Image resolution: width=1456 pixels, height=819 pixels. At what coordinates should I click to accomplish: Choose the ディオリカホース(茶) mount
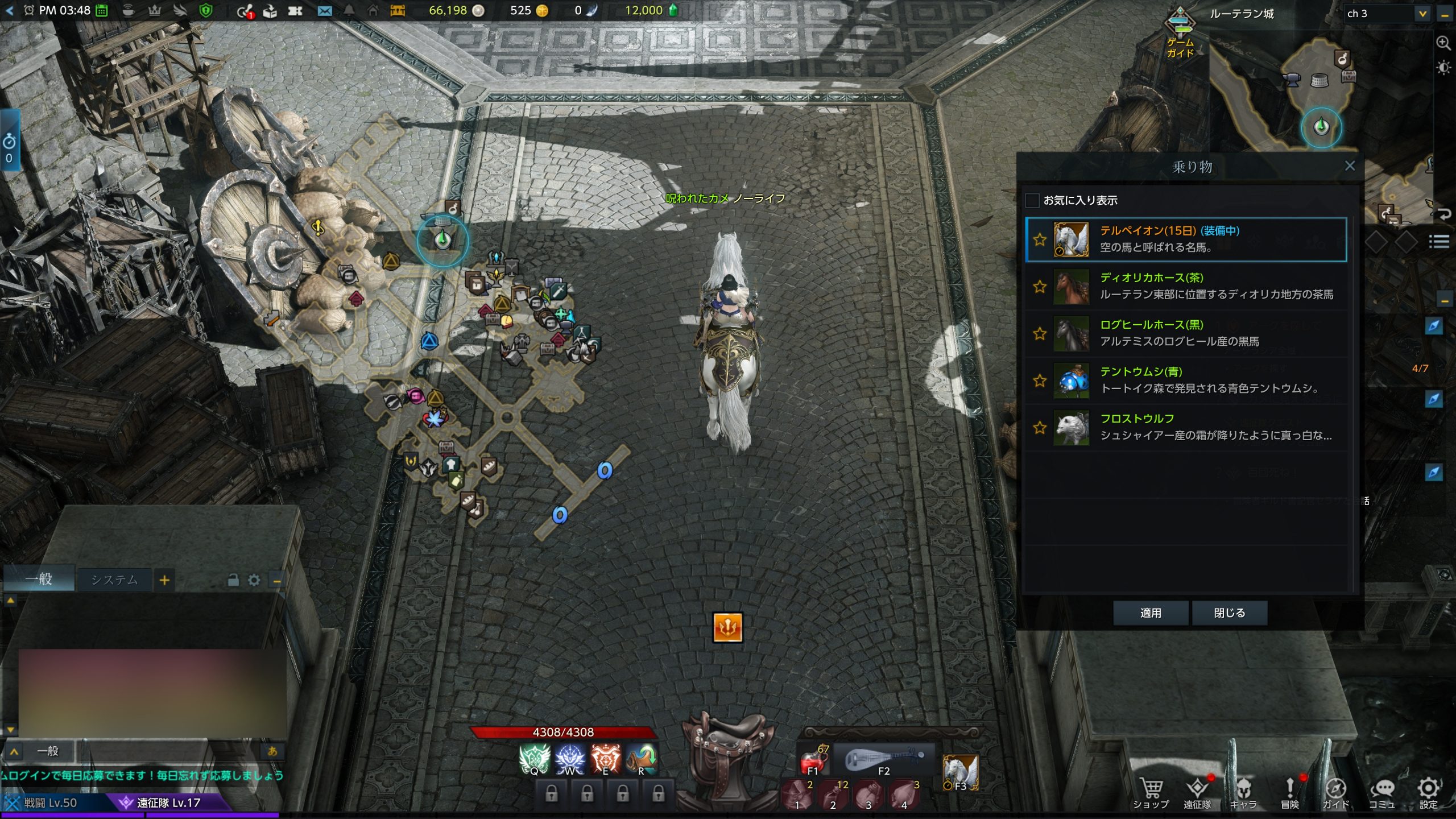point(1185,286)
